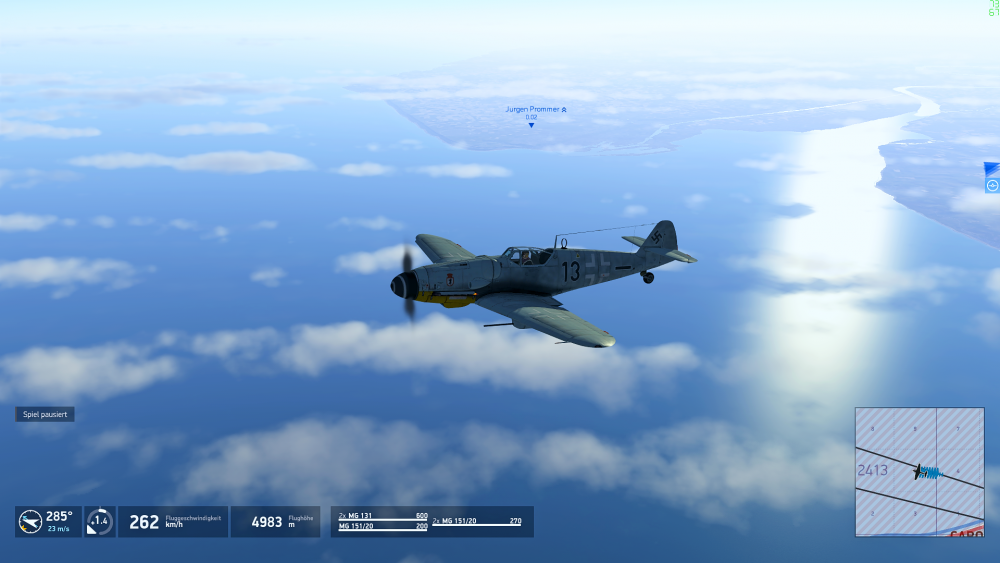Screen dimensions: 1000x563
Task: Open the aircraft panel icon on right edge
Action: tap(992, 185)
